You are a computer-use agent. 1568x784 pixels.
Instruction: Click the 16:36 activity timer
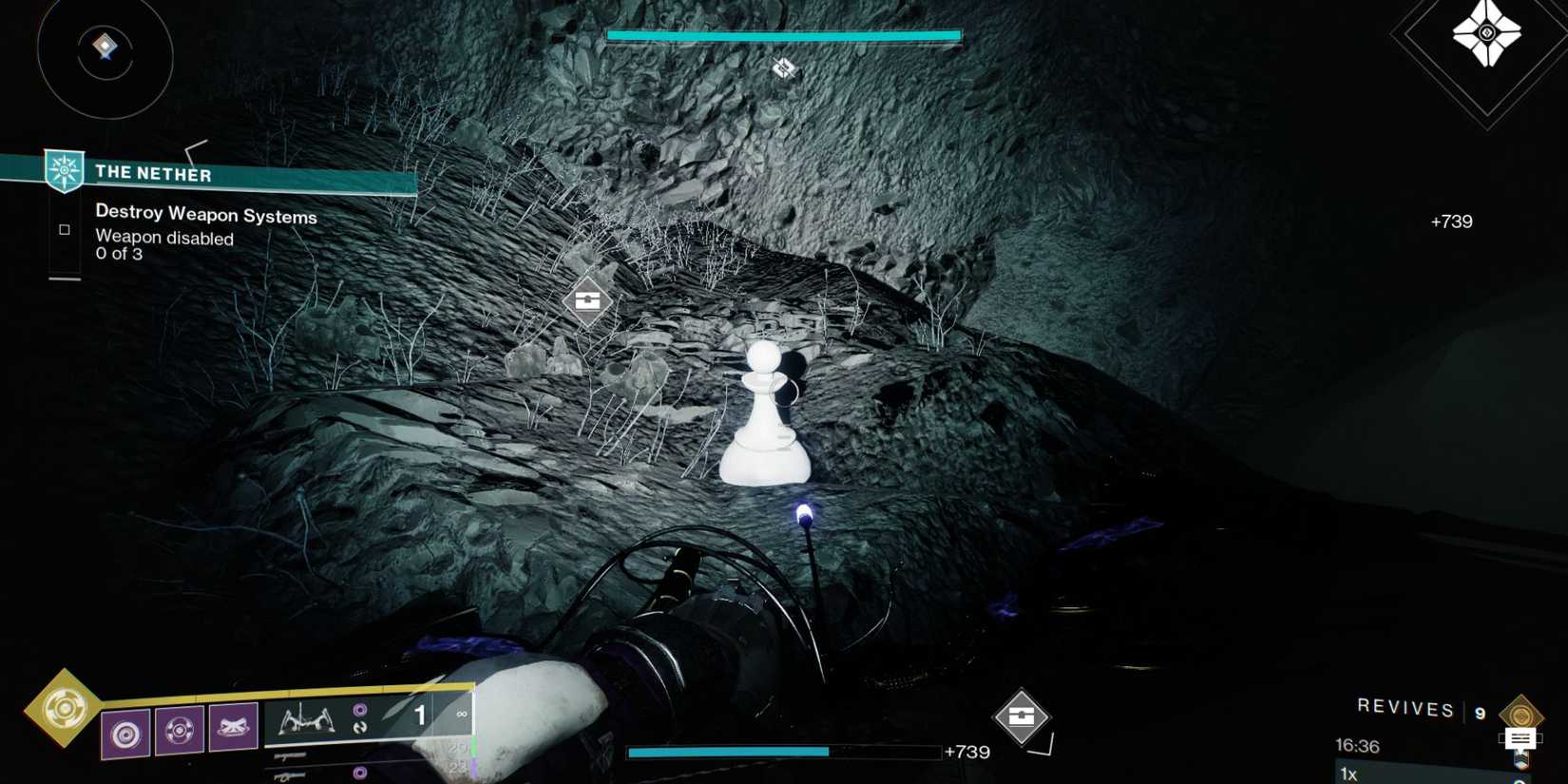click(1359, 747)
